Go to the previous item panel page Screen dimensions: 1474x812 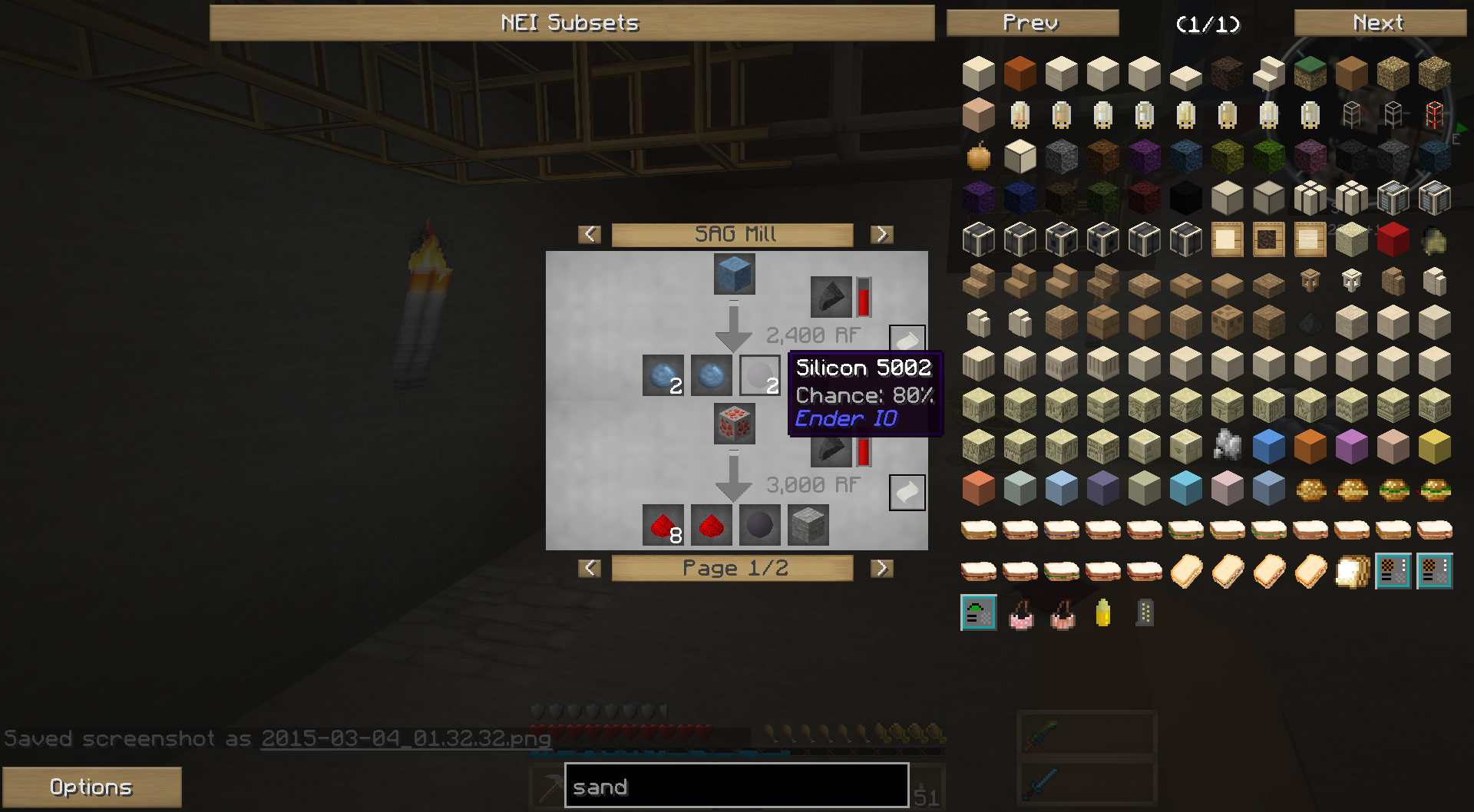[1032, 23]
